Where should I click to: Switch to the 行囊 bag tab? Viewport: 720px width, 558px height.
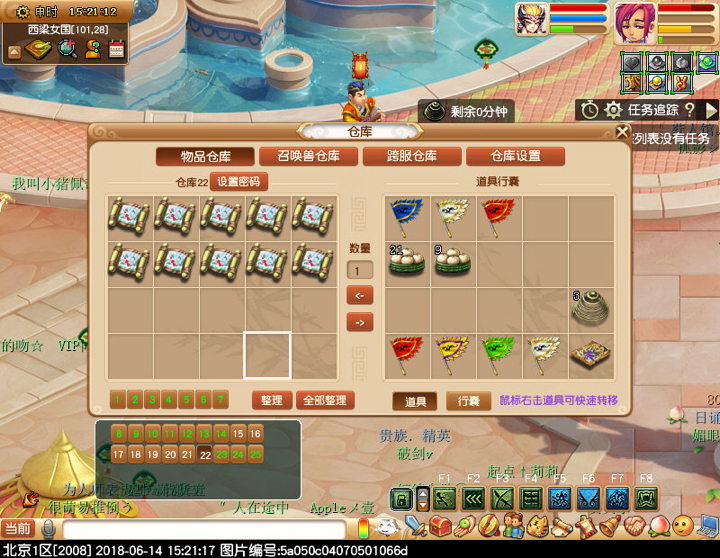click(x=468, y=401)
